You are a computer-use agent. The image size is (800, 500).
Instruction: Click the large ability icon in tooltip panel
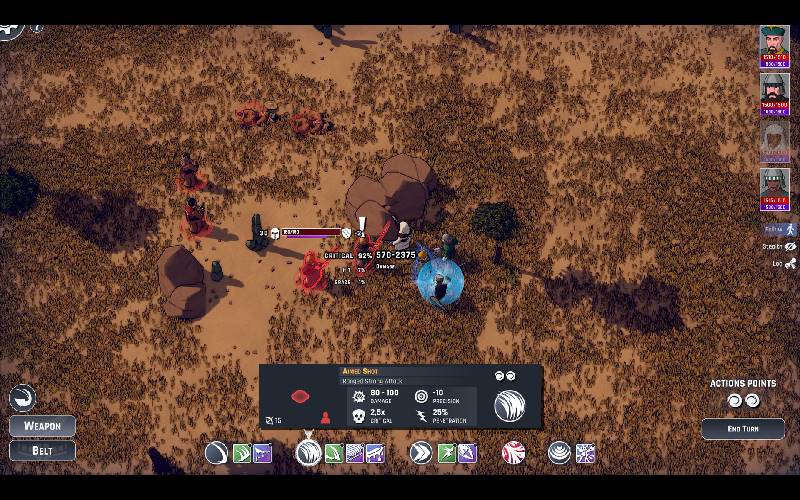click(x=509, y=406)
